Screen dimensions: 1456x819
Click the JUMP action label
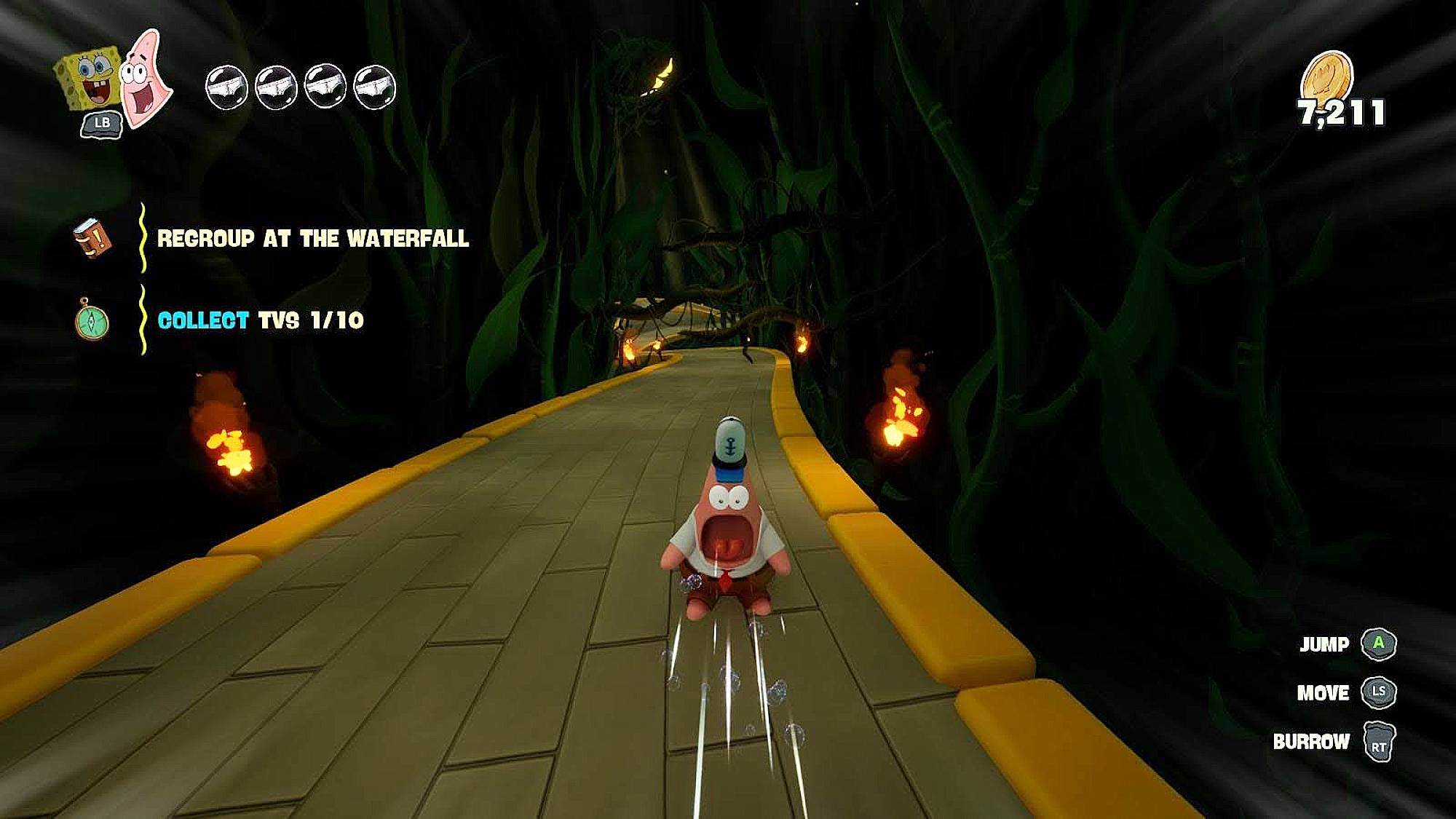click(1325, 644)
